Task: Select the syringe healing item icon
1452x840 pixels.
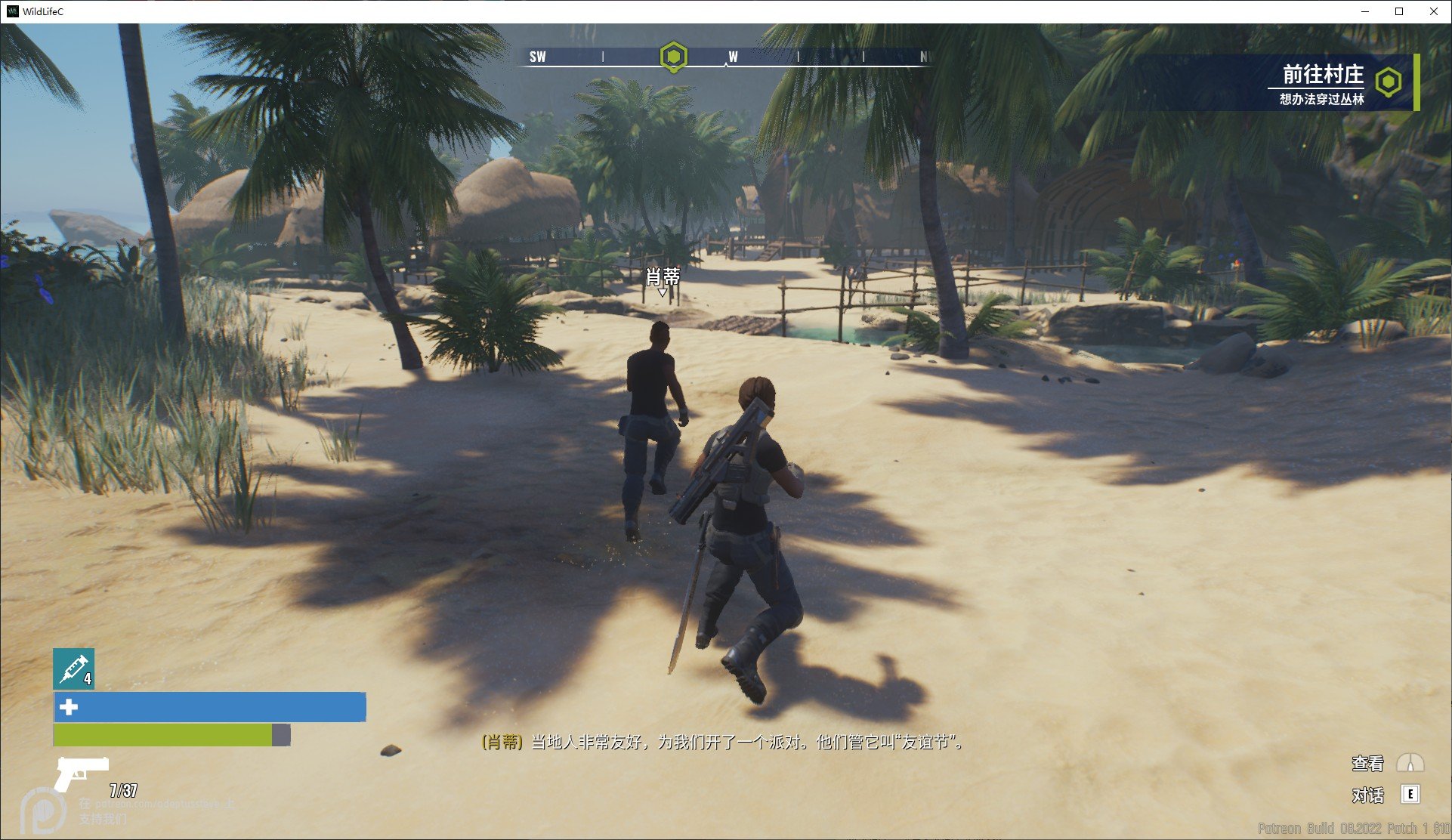Action: pos(73,669)
